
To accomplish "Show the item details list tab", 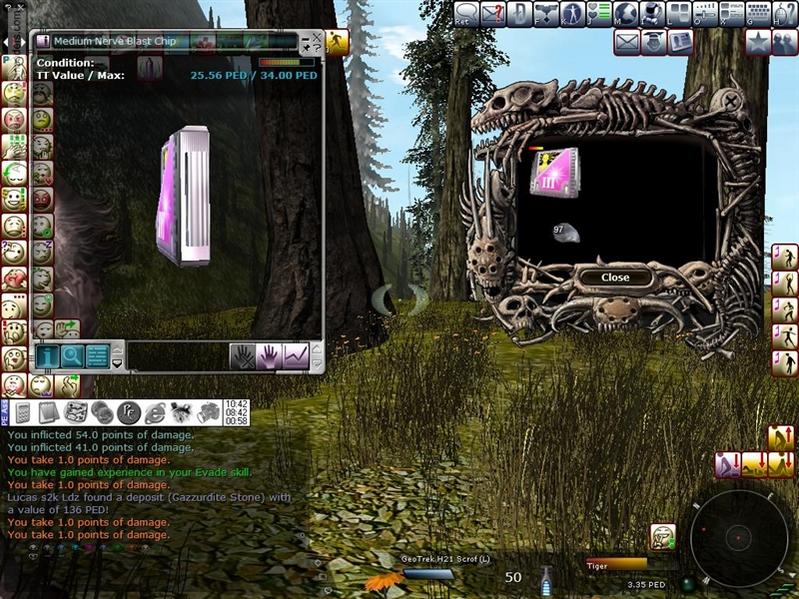I will tap(97, 355).
